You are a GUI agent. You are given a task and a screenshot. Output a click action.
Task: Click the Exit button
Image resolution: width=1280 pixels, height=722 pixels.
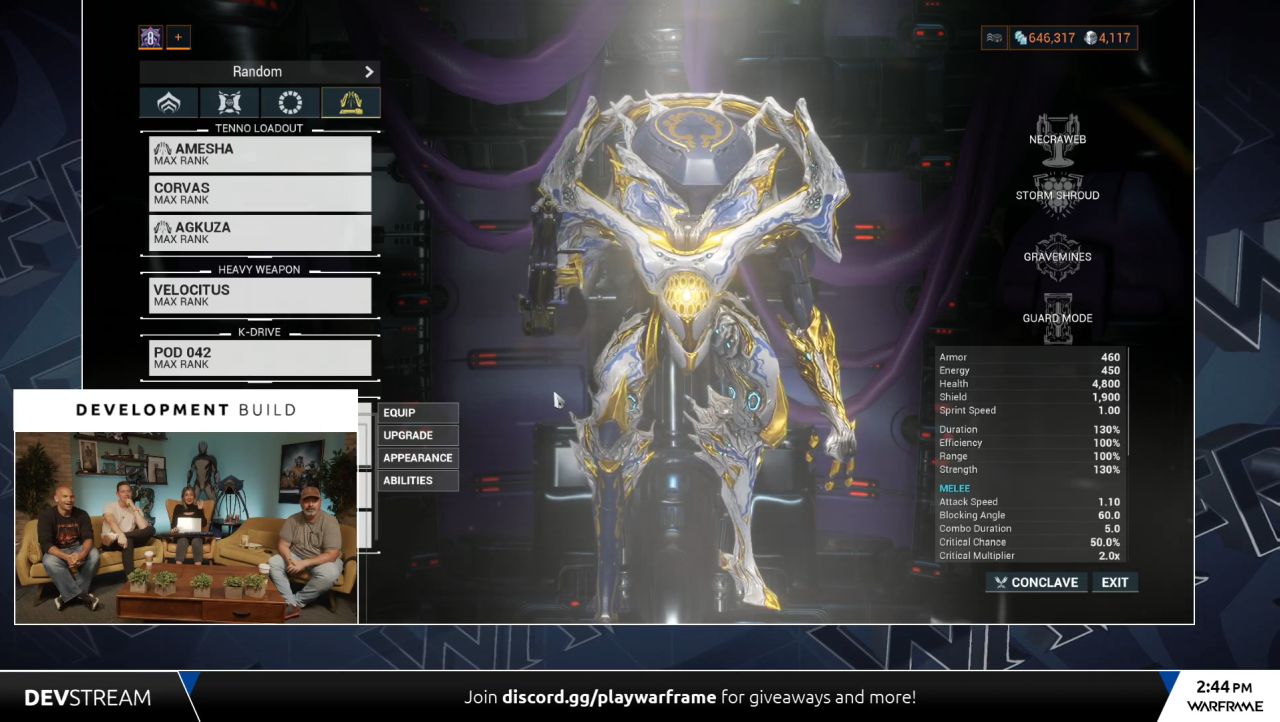pyautogui.click(x=1114, y=582)
